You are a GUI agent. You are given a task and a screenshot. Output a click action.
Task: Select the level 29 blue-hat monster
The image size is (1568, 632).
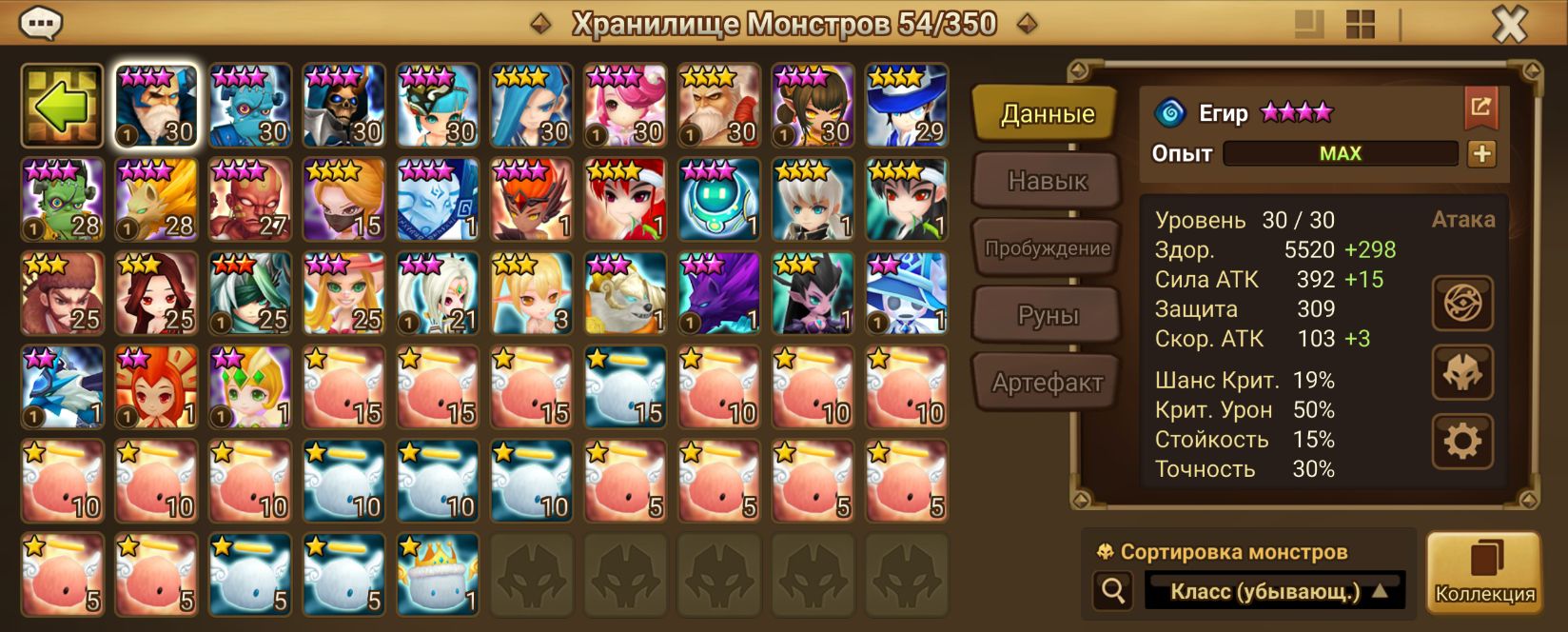tap(907, 106)
